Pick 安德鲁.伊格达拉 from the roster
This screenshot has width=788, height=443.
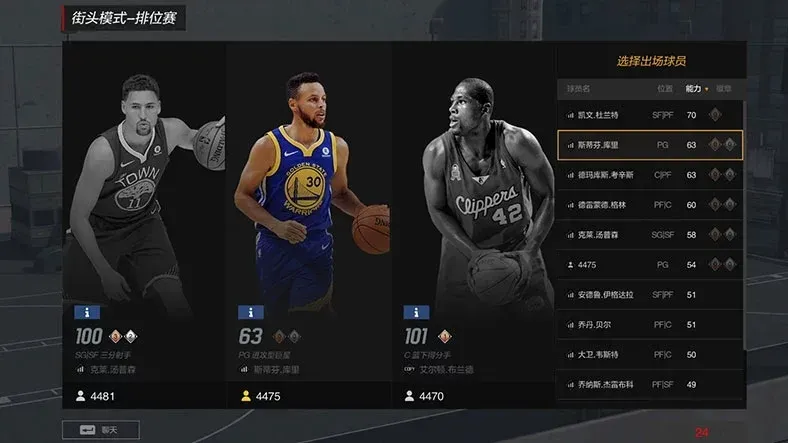pyautogui.click(x=650, y=295)
